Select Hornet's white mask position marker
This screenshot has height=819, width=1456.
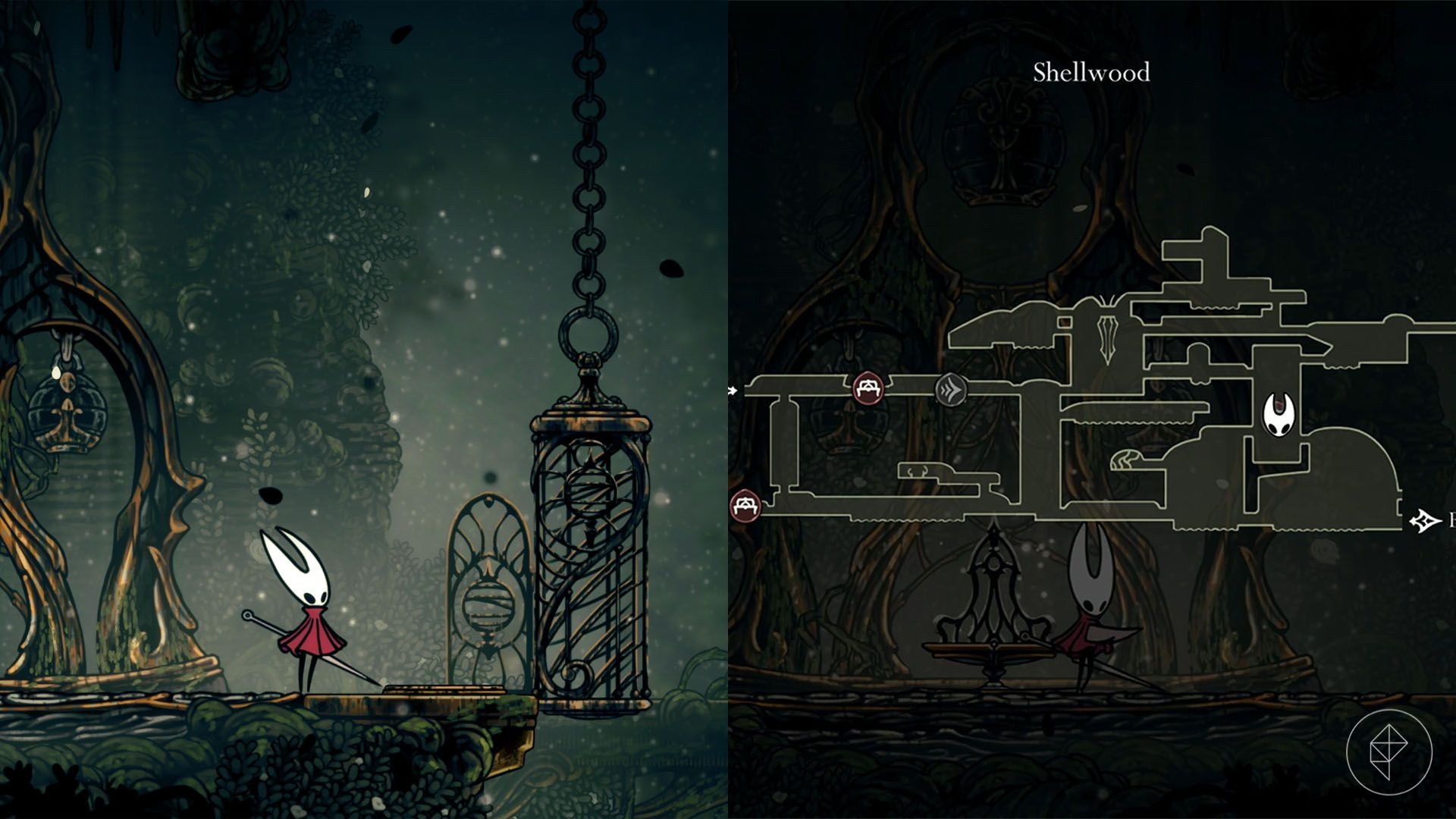tap(1279, 416)
